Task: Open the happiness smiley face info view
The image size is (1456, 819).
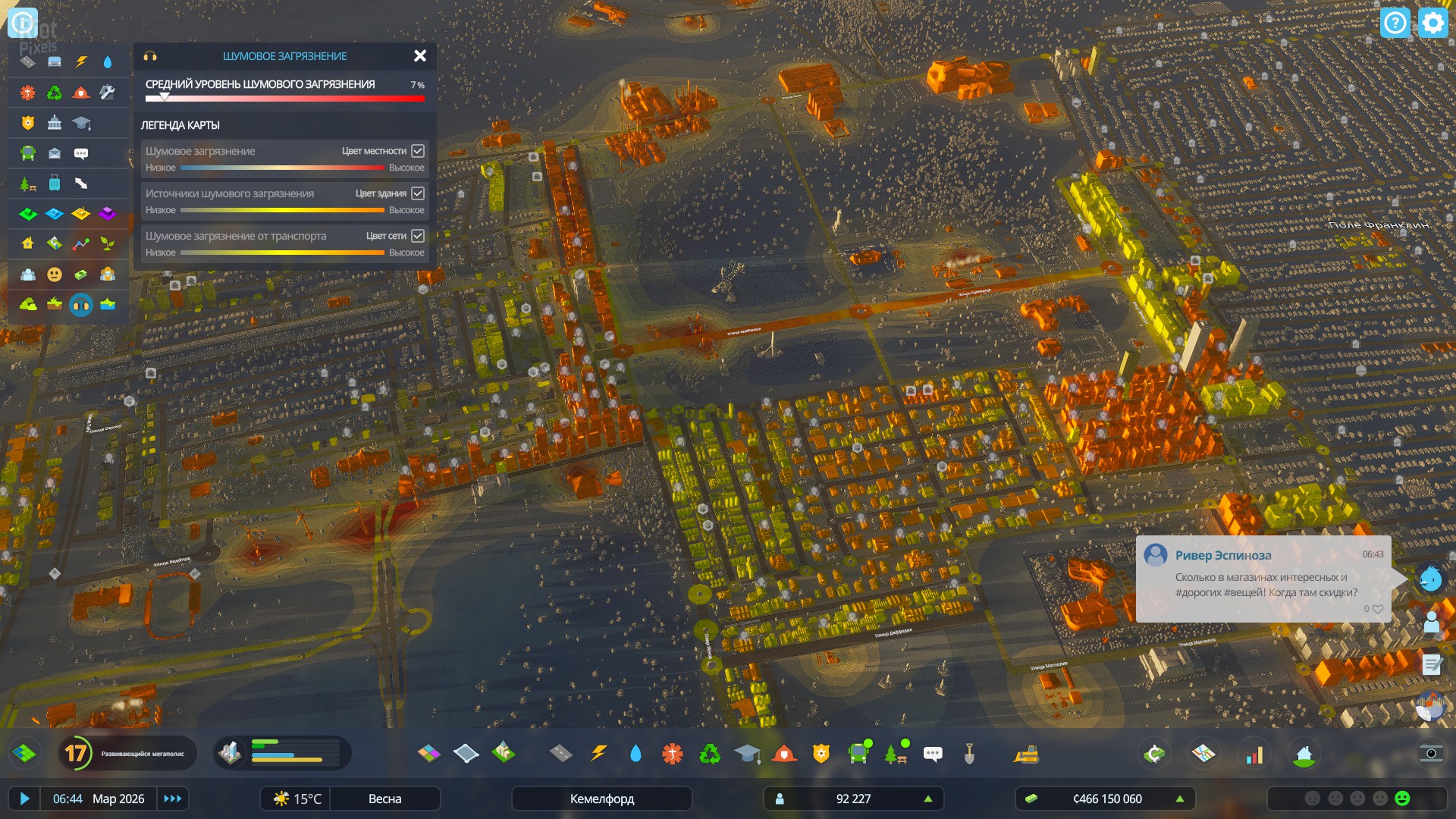Action: point(55,275)
